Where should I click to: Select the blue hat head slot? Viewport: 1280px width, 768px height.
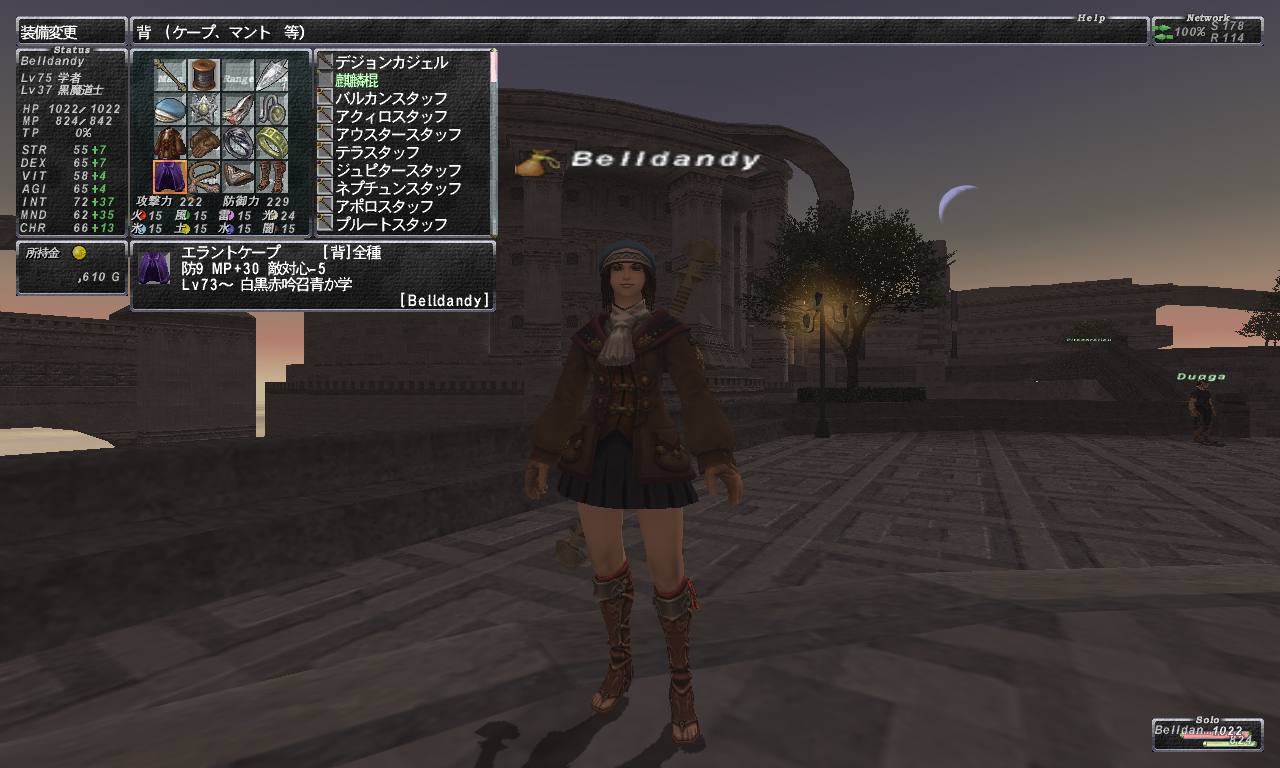(170, 108)
